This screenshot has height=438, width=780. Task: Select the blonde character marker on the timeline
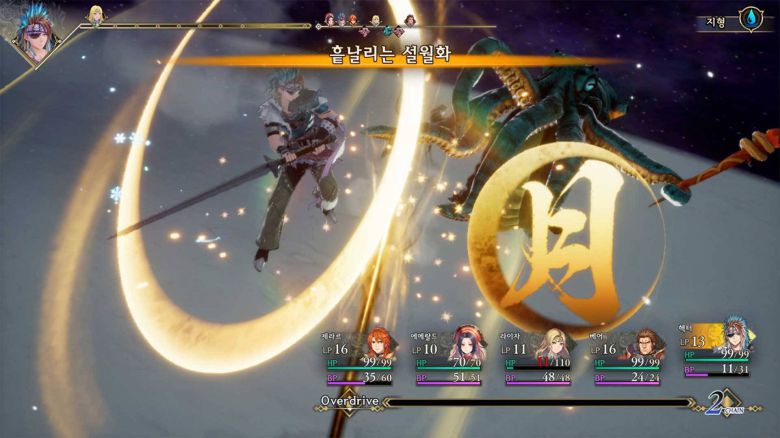(x=96, y=14)
